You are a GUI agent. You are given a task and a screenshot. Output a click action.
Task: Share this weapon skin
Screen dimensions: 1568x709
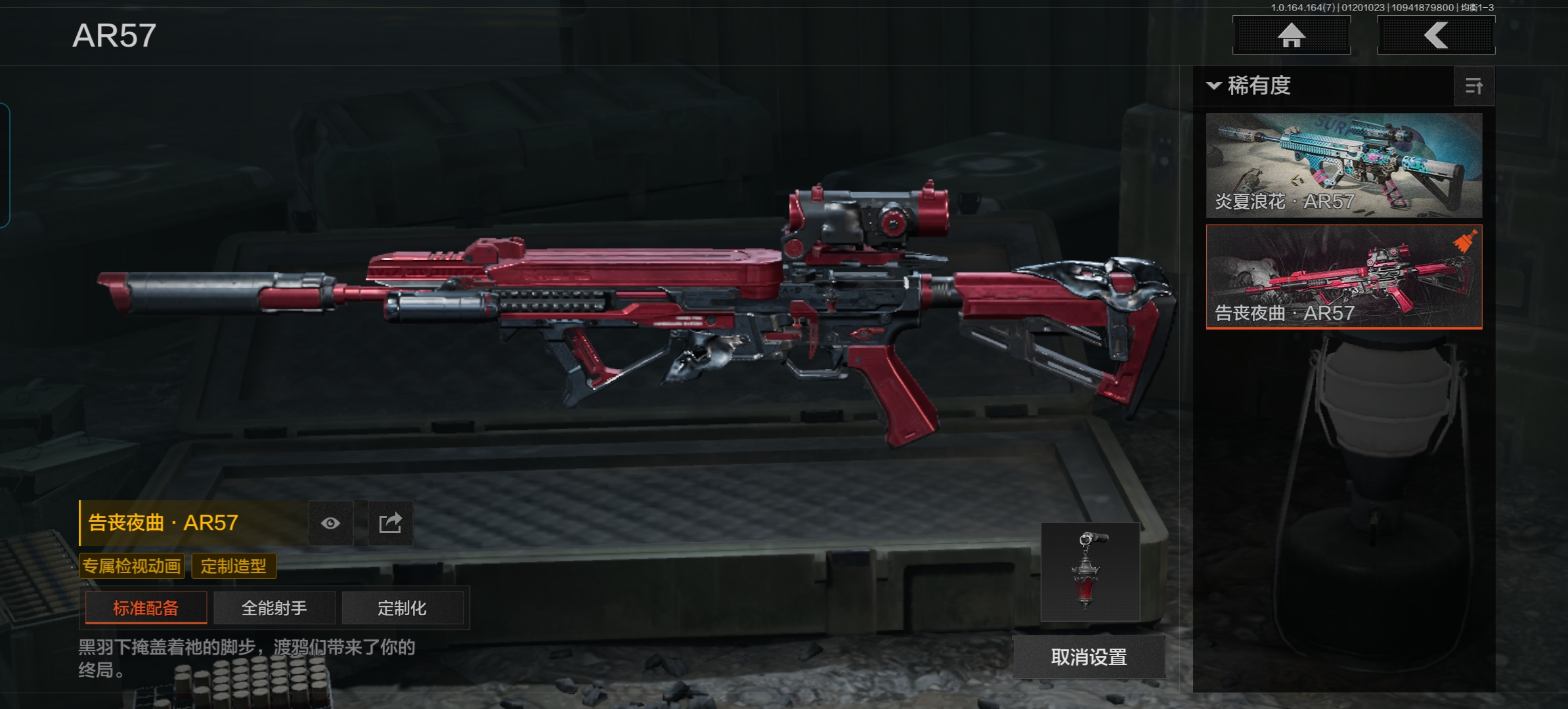[x=390, y=523]
